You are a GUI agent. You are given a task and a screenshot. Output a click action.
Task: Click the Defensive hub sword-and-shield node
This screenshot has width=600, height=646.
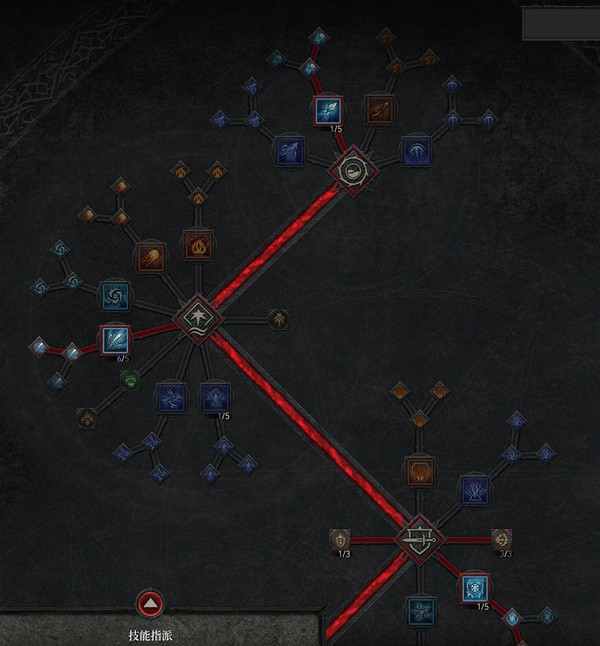click(419, 540)
